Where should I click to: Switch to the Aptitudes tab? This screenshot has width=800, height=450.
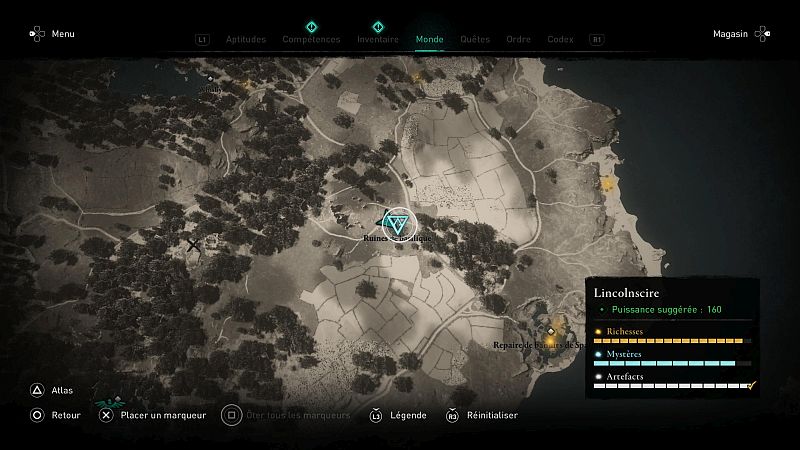pos(245,40)
